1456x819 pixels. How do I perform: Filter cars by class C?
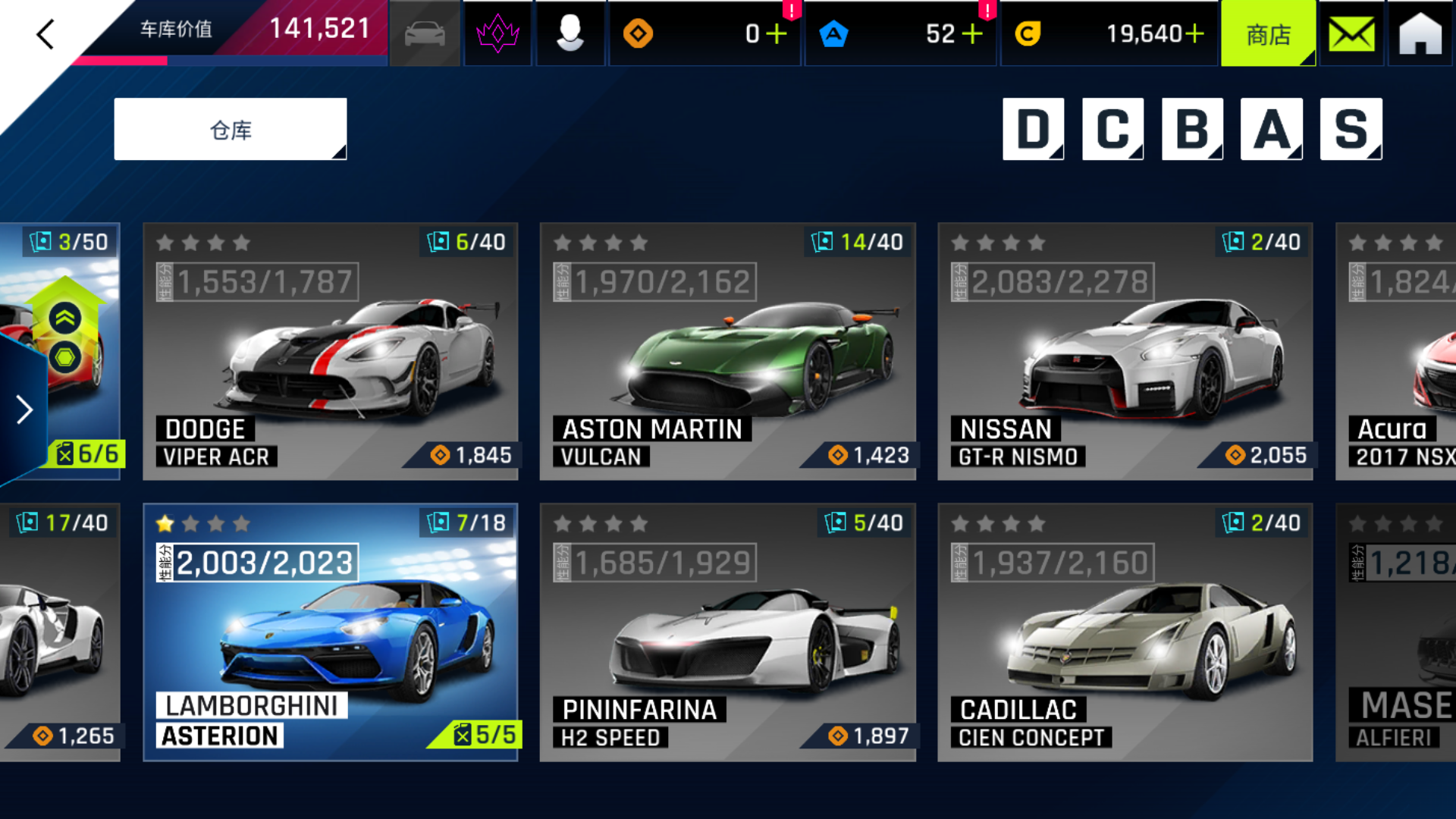click(x=1112, y=129)
